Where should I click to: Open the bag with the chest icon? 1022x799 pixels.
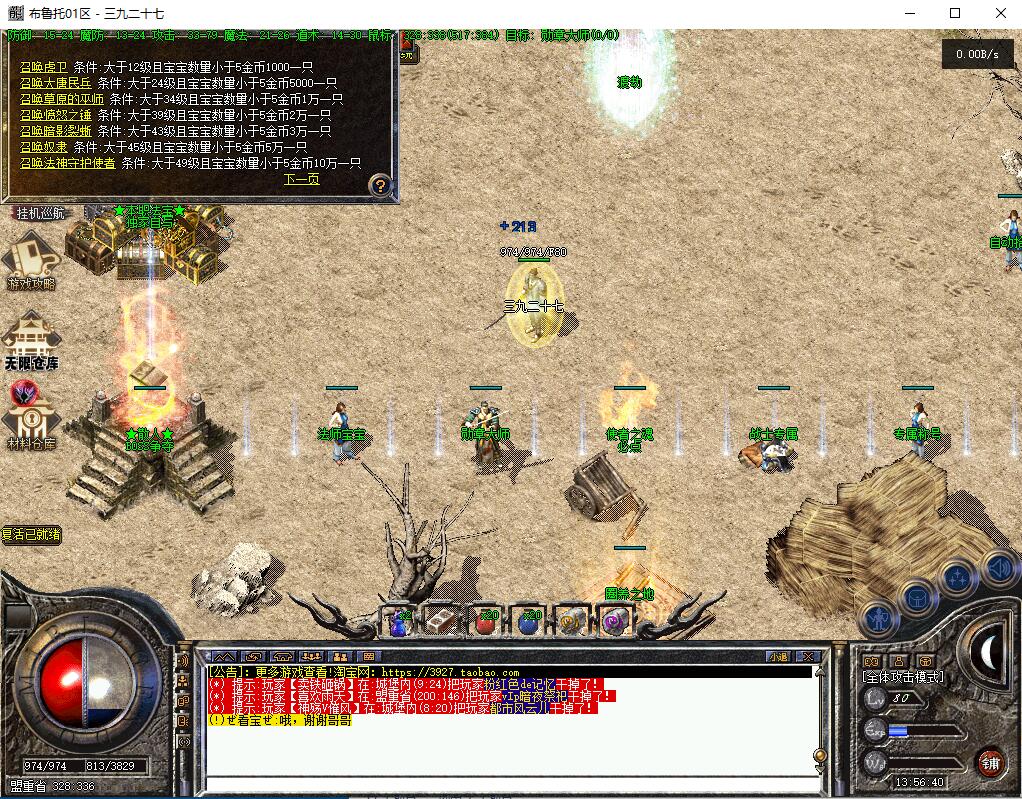(x=915, y=599)
